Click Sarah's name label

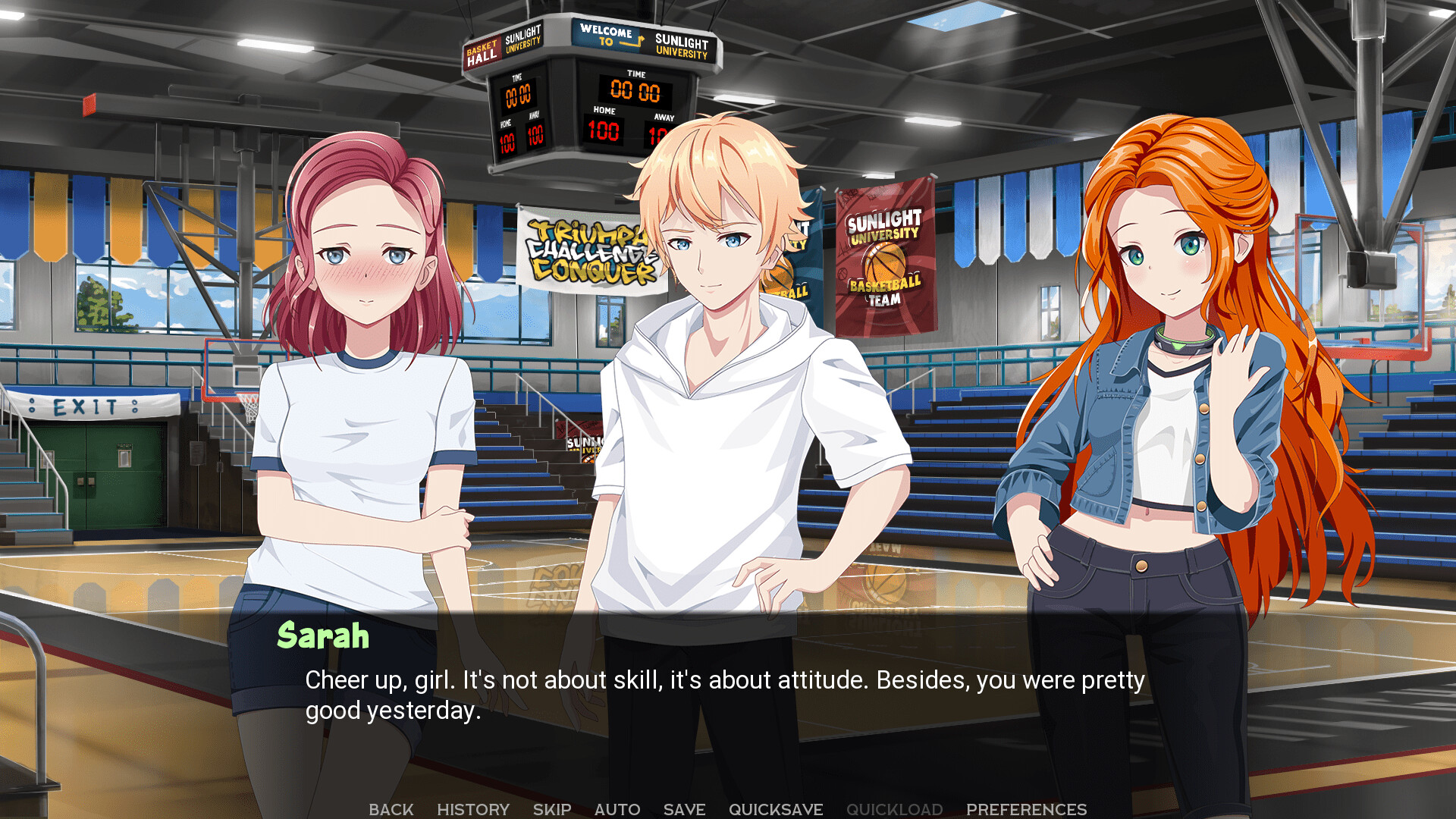click(x=325, y=638)
